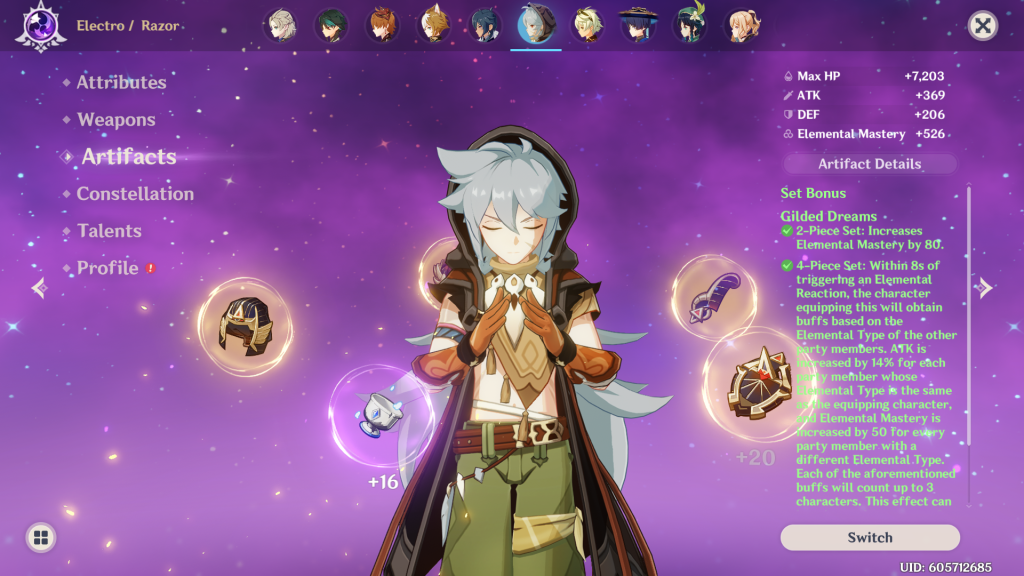Click the Switch button
The width and height of the screenshot is (1024, 576).
[869, 537]
